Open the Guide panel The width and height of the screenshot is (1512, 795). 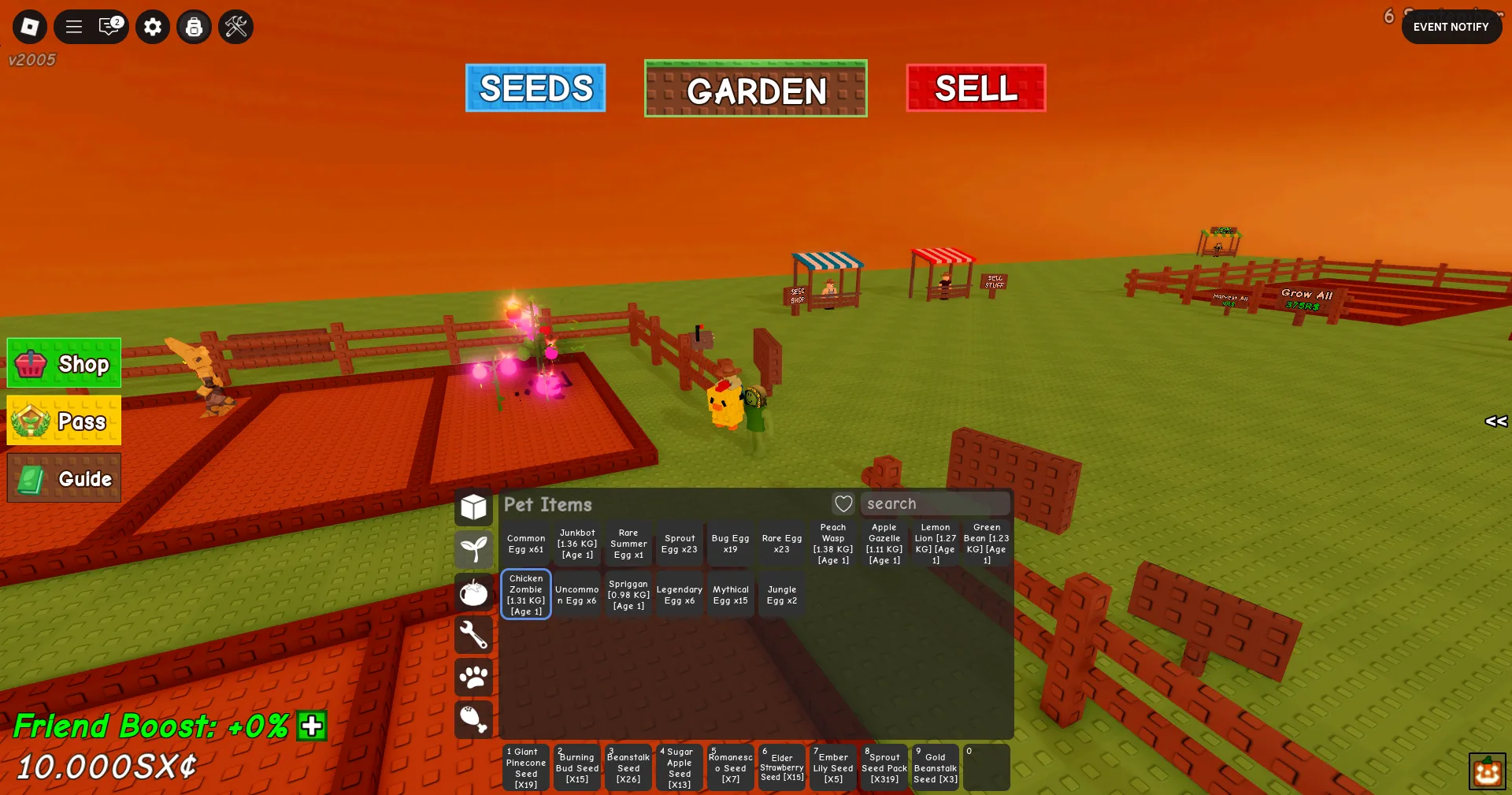click(x=63, y=477)
